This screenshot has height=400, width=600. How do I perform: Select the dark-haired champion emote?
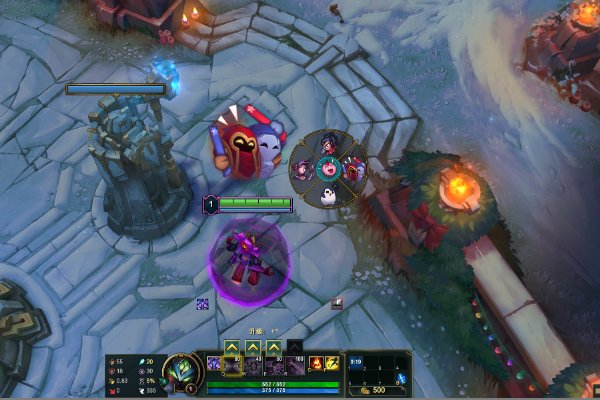[x=329, y=144]
